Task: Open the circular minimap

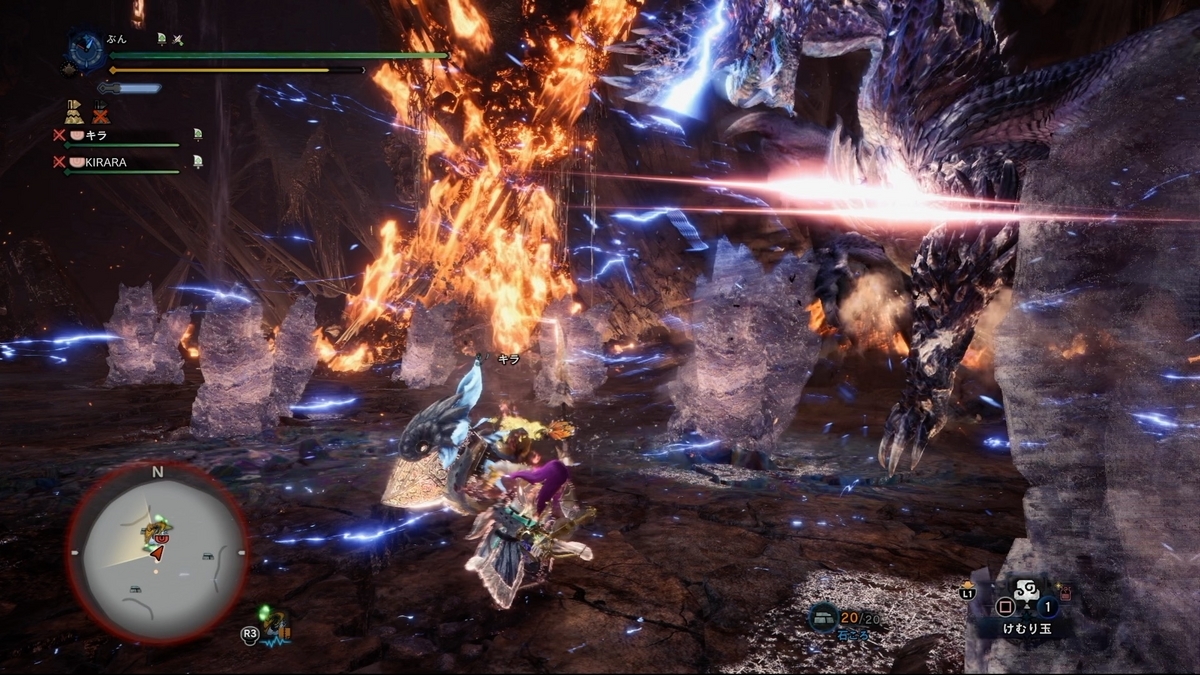Action: (157, 551)
